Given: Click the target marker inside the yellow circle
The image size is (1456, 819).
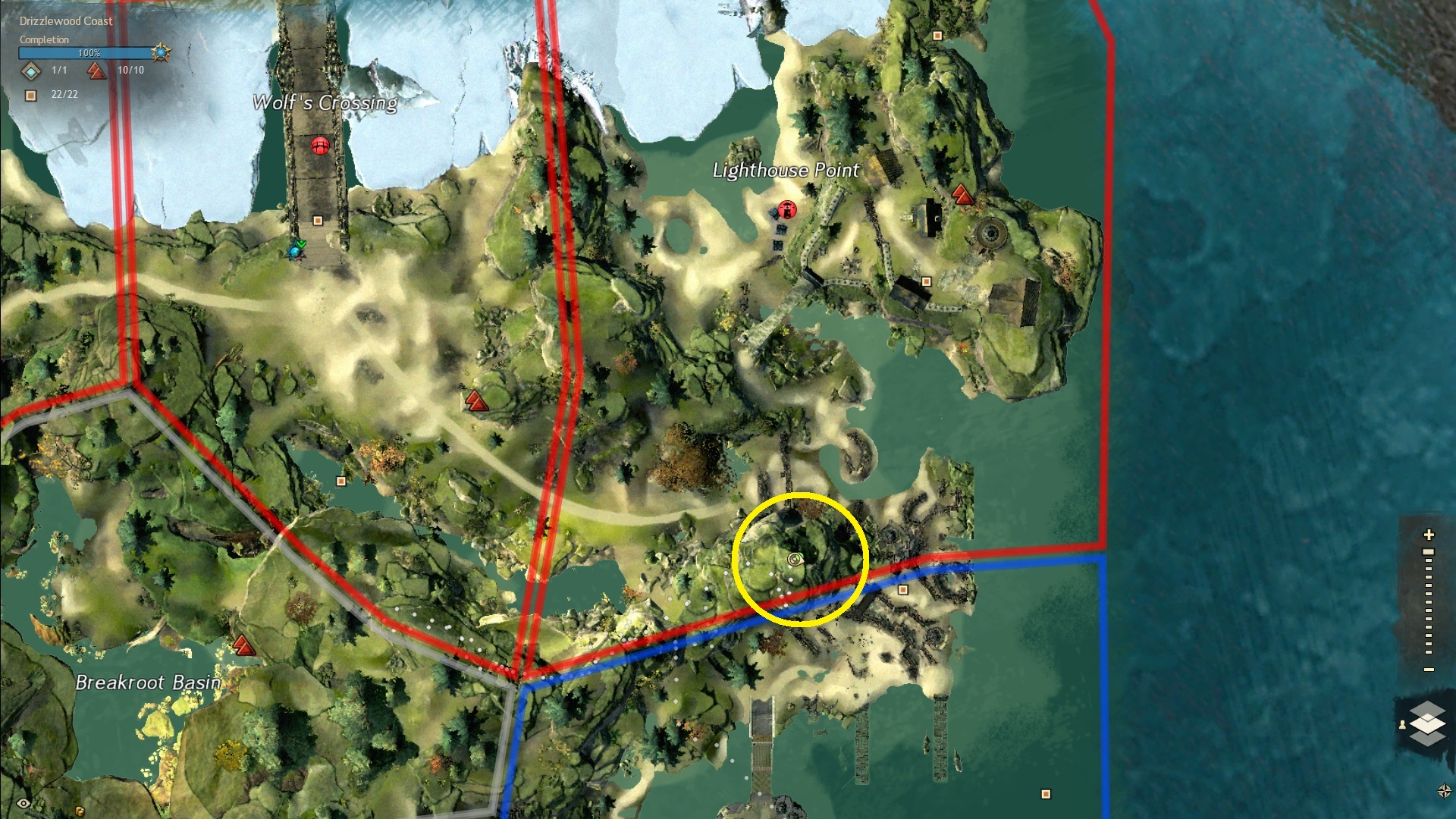Looking at the screenshot, I should [x=795, y=560].
